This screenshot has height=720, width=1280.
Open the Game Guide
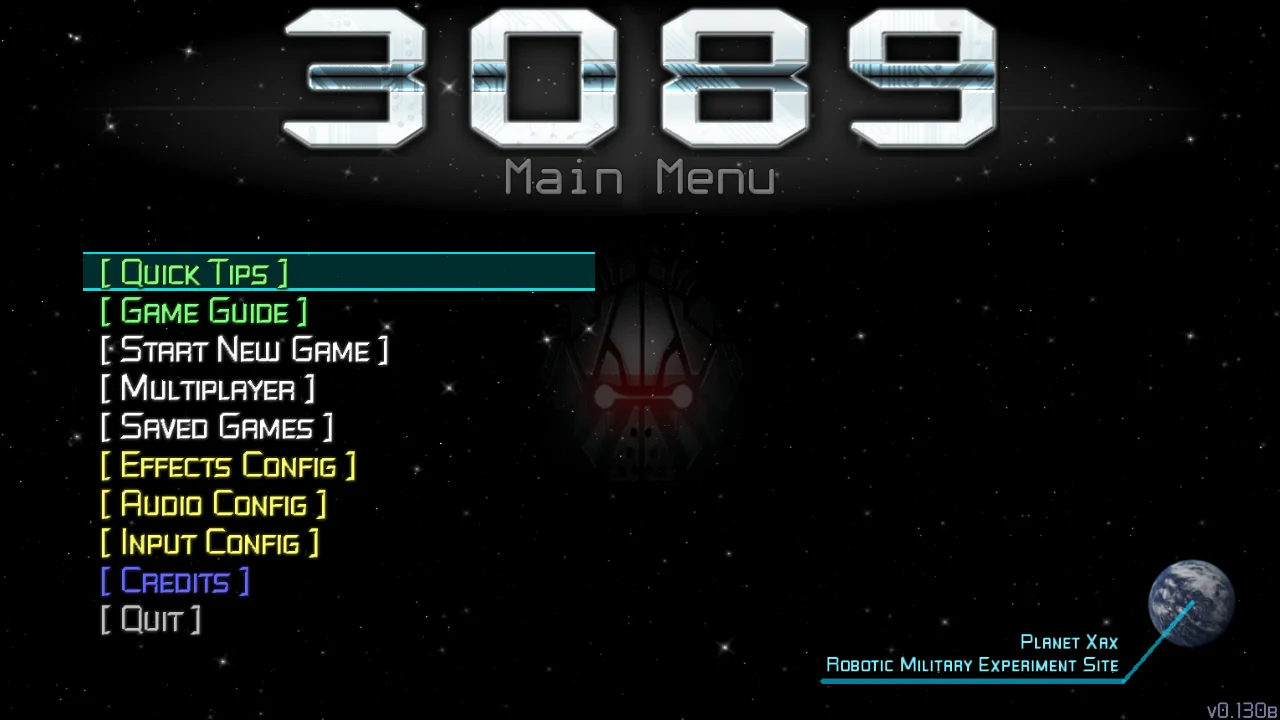(x=204, y=311)
